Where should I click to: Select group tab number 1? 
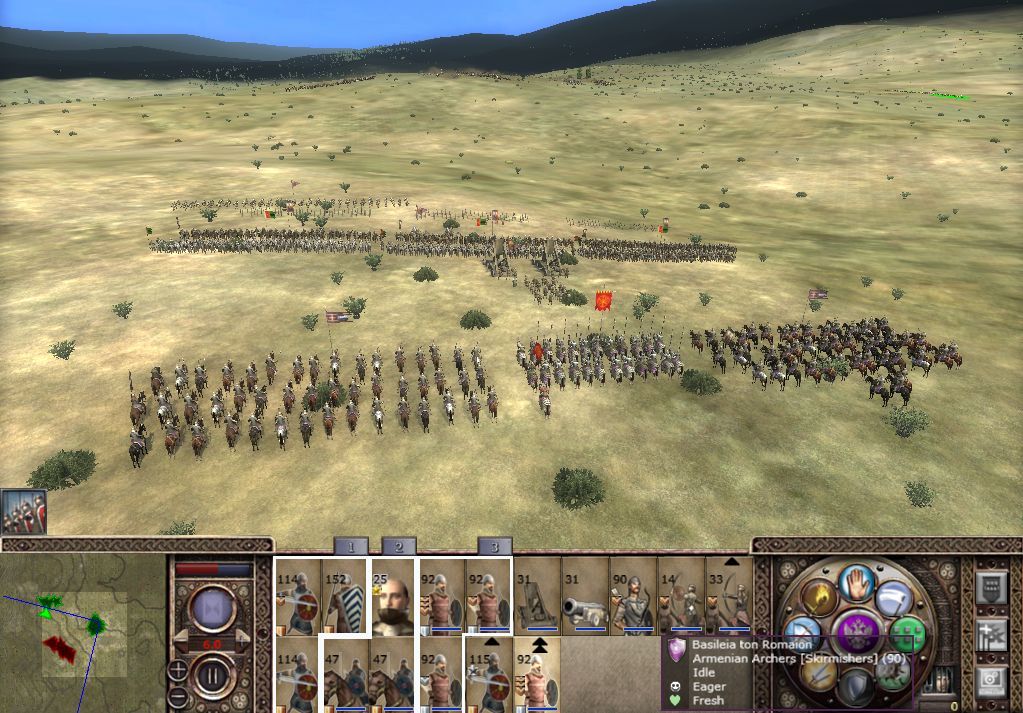point(351,546)
